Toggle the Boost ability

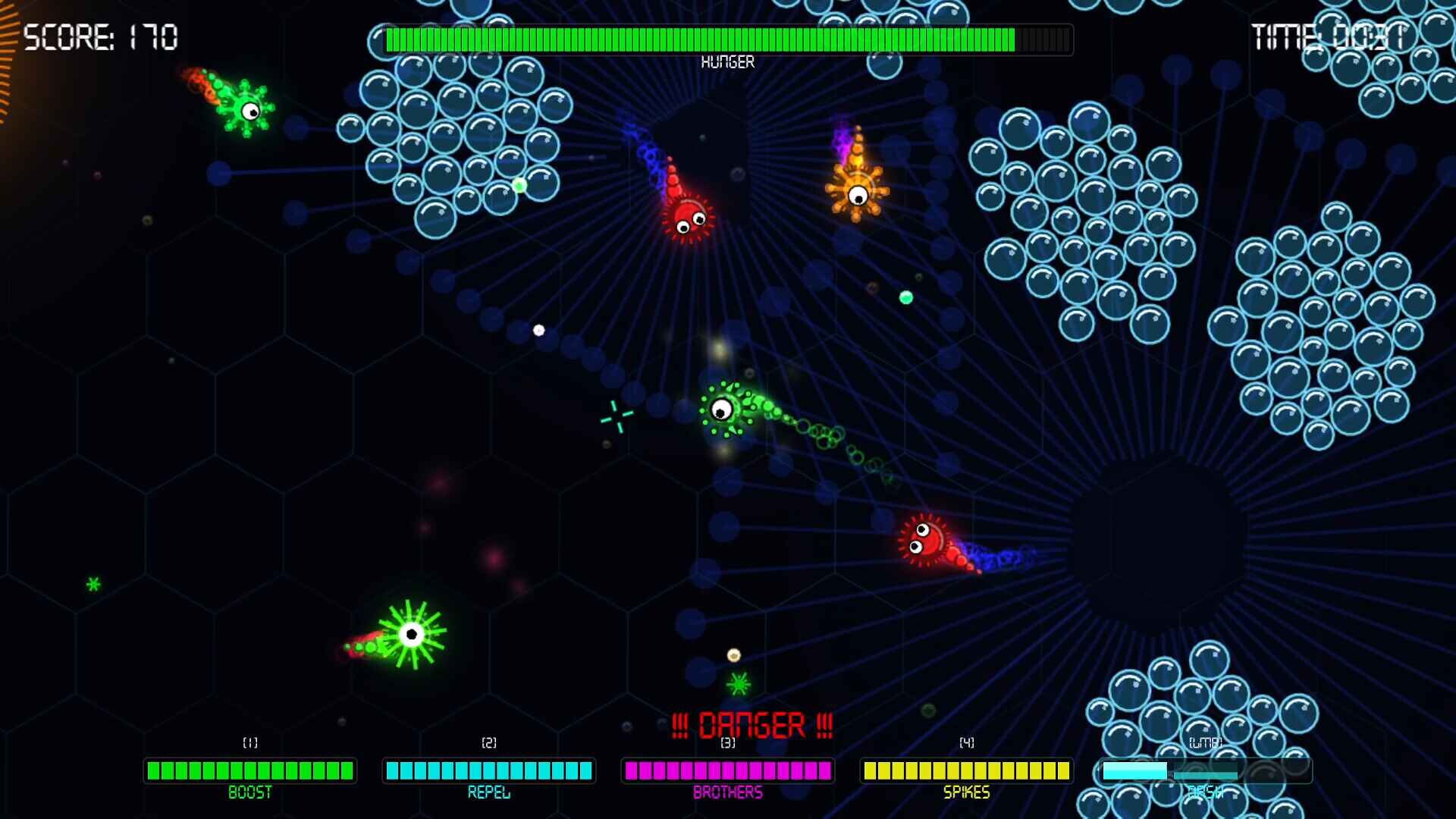pyautogui.click(x=250, y=770)
